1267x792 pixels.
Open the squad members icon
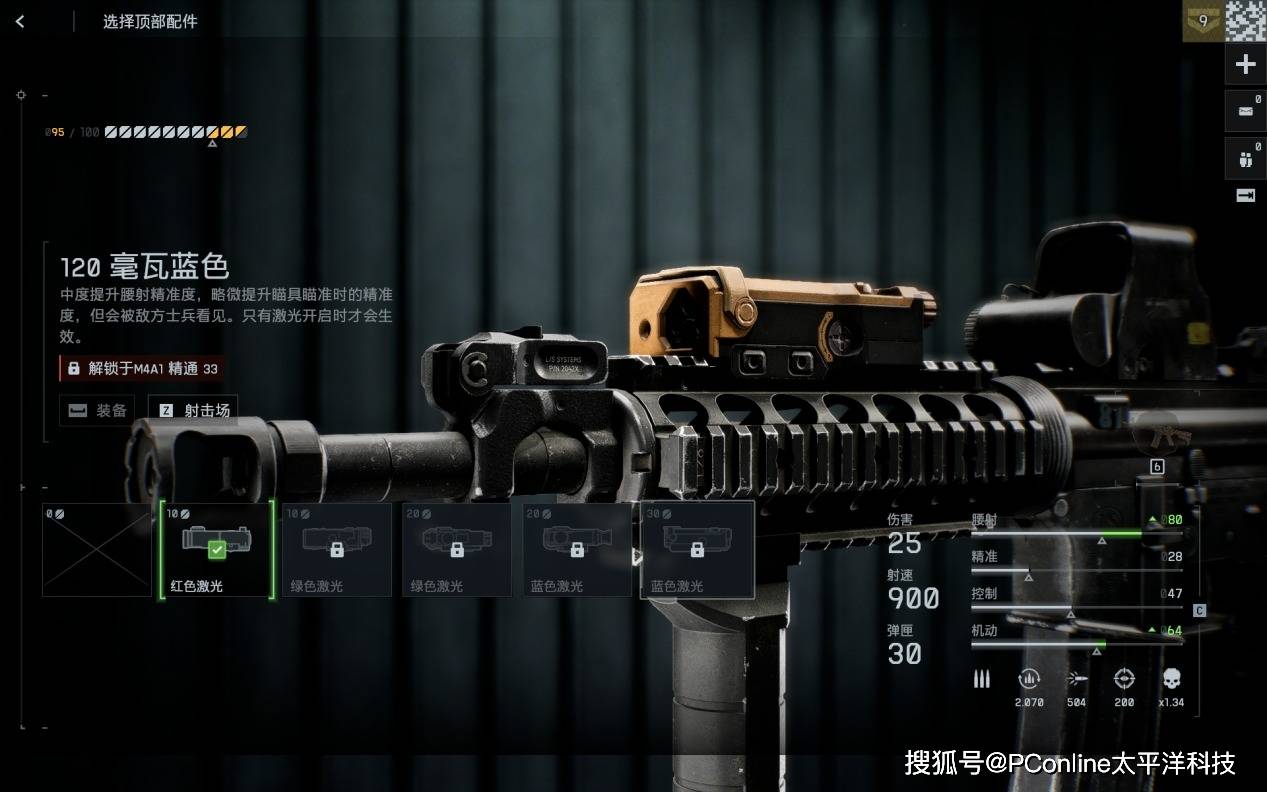[1245, 158]
